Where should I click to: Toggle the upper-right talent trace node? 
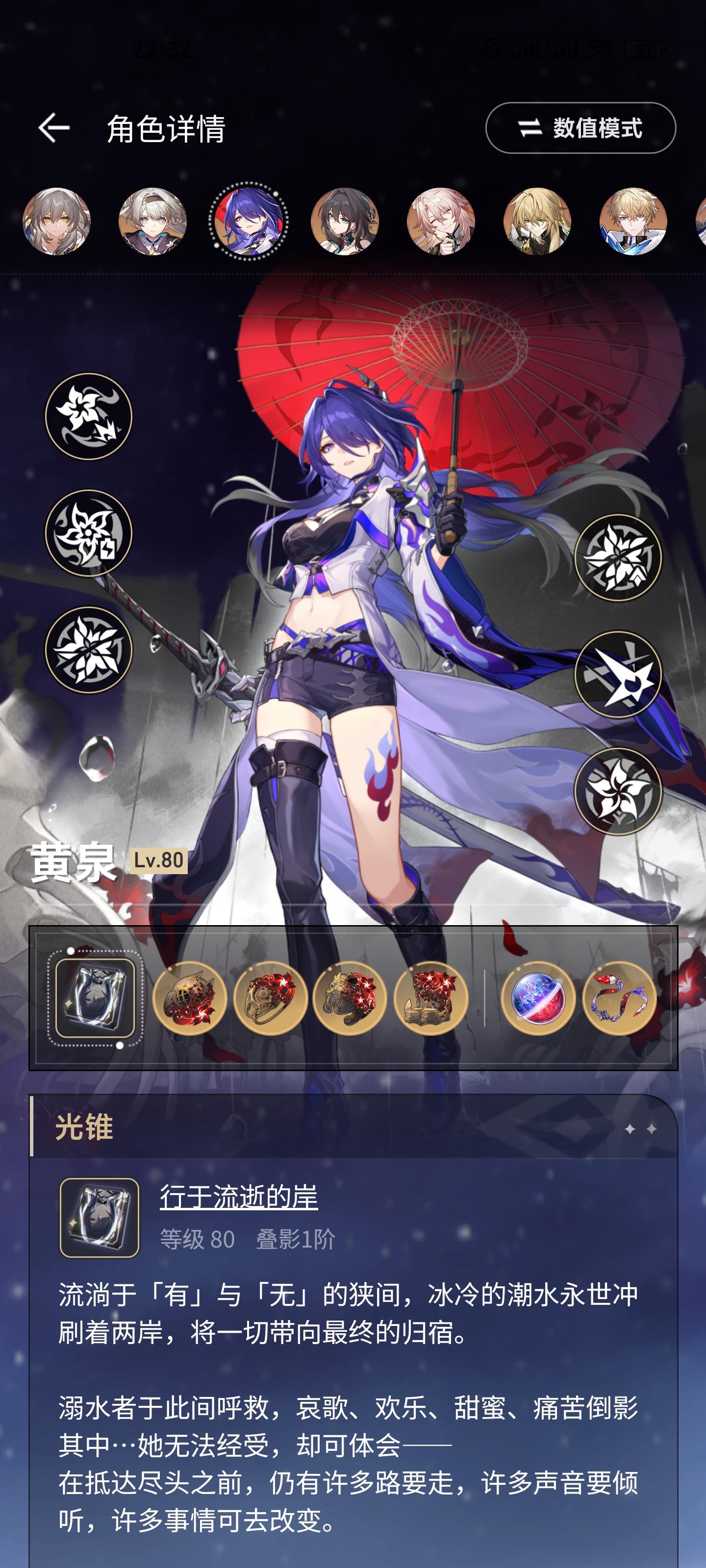pos(618,557)
